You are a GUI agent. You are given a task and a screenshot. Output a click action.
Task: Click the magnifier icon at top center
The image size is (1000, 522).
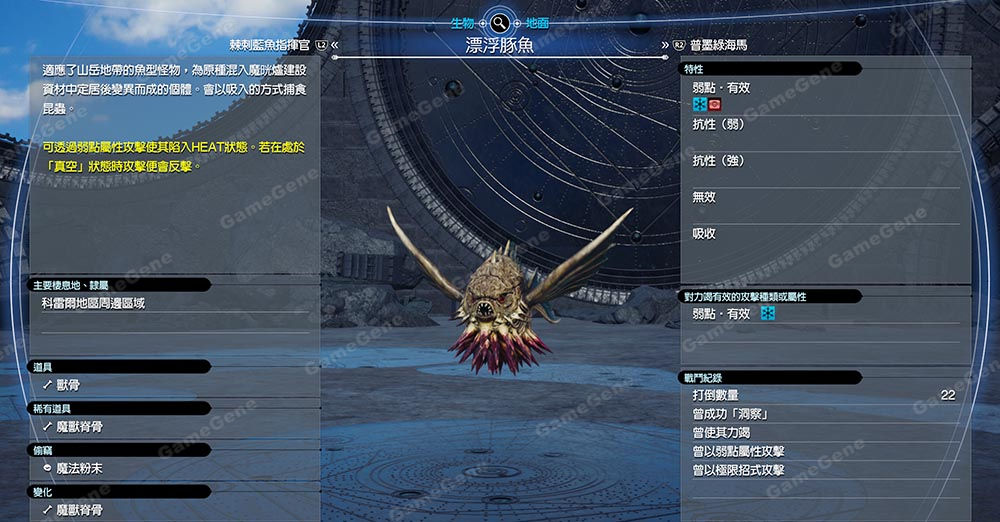[x=499, y=22]
